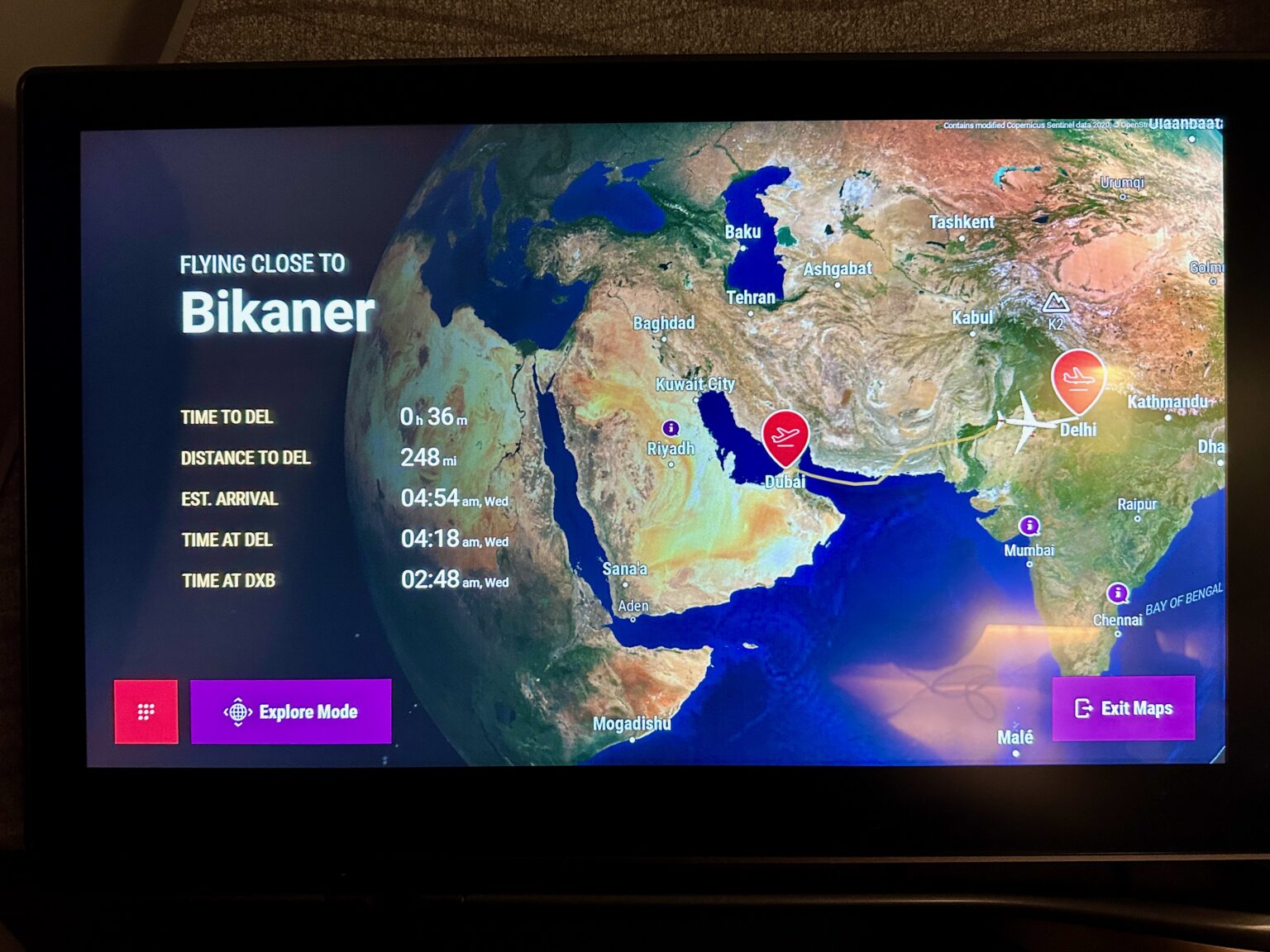Viewport: 1270px width, 952px height.
Task: Open the red dial-pad menu icon
Action: 147,712
